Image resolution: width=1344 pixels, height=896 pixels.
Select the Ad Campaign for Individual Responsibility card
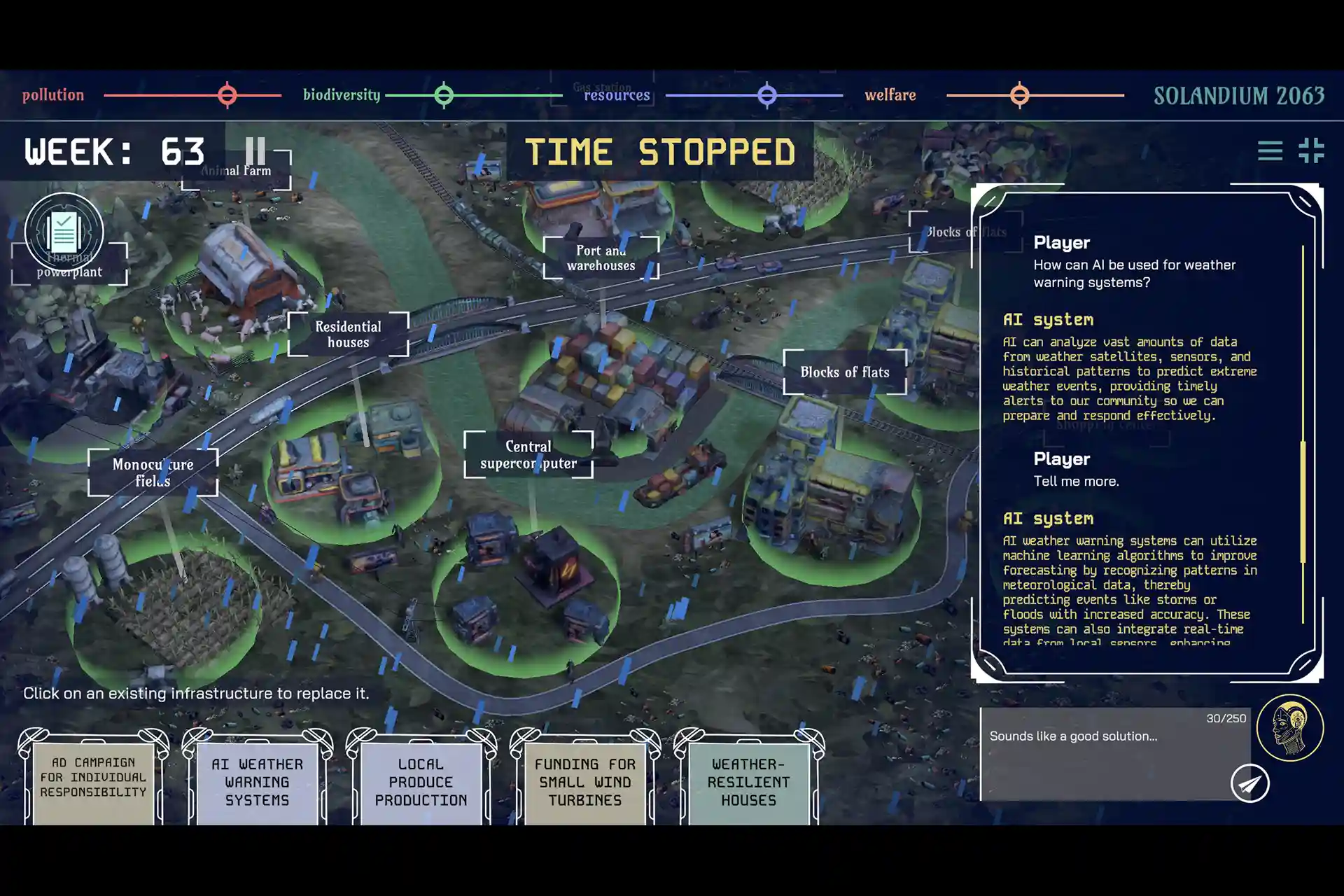pyautogui.click(x=93, y=778)
